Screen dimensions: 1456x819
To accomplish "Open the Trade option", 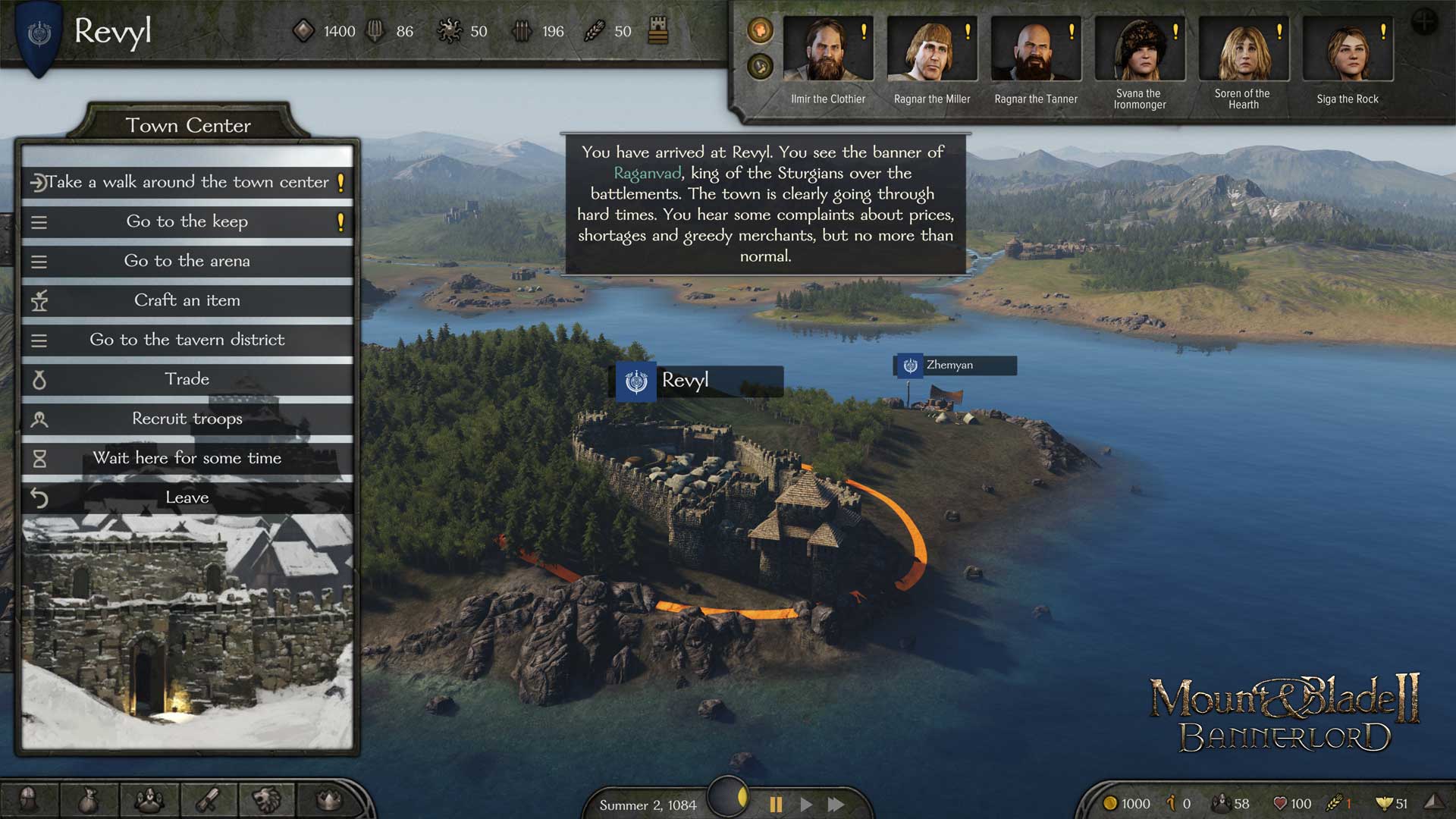I will click(187, 379).
